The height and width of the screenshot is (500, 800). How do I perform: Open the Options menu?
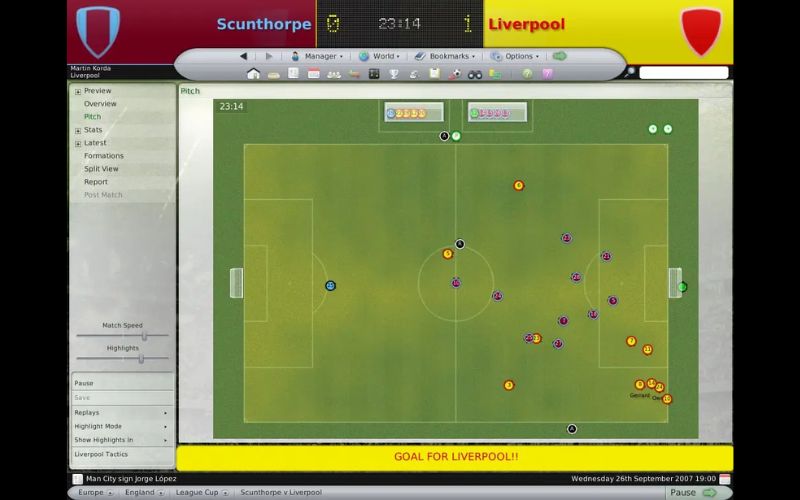pos(515,56)
